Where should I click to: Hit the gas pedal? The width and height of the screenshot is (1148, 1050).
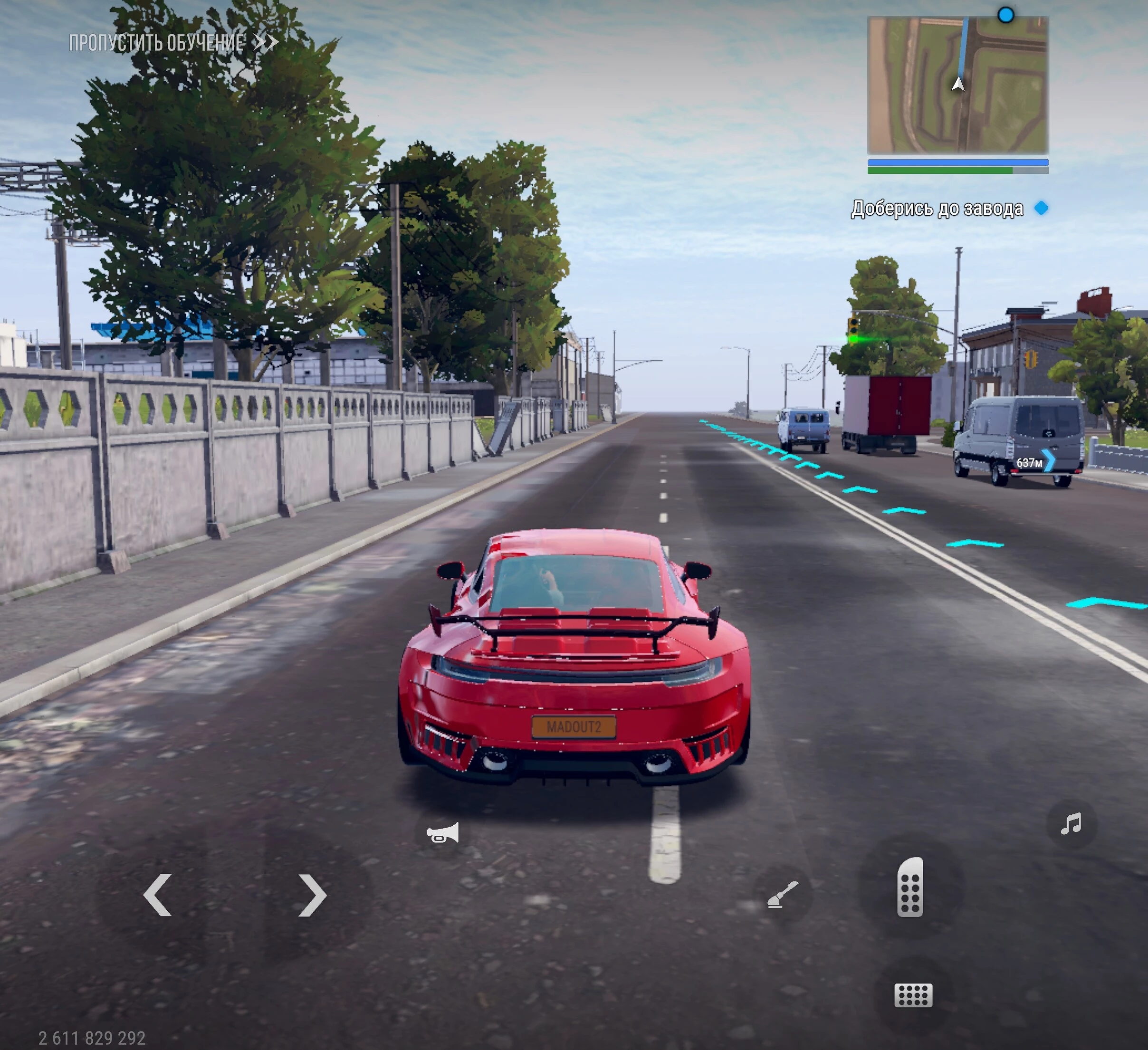click(x=909, y=887)
